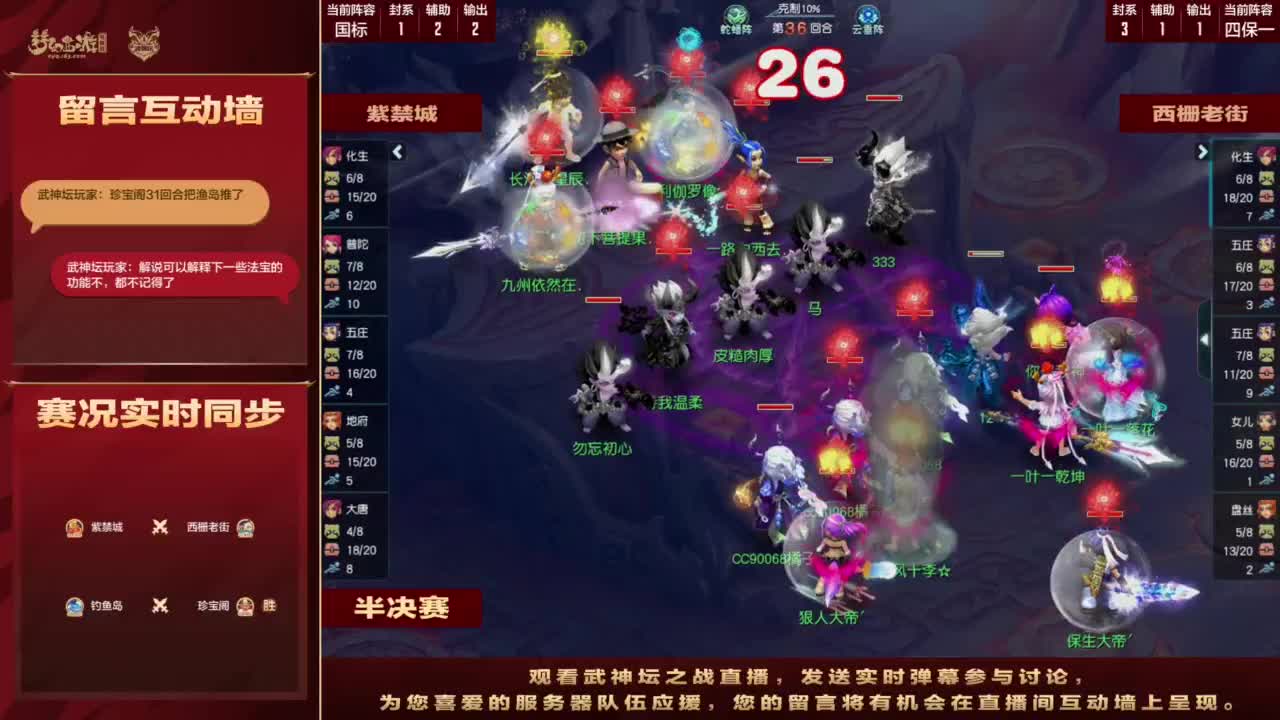The image size is (1280, 720).
Task: Click the 盘丝 character portrait
Action: pyautogui.click(x=1267, y=510)
